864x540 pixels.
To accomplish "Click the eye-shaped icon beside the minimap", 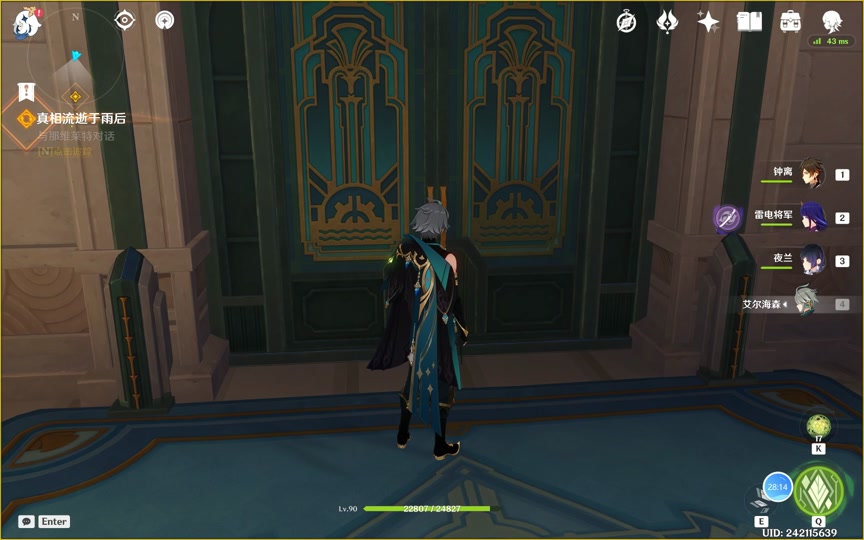I will tap(125, 20).
